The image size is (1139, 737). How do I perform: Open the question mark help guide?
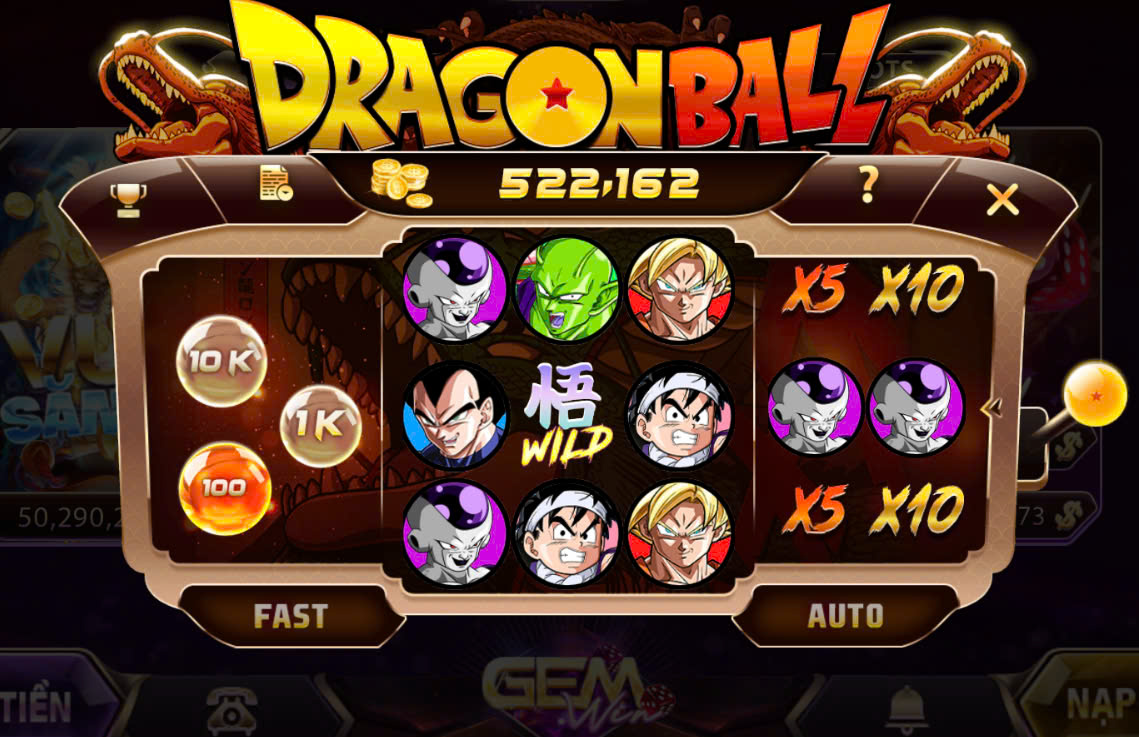[x=868, y=184]
